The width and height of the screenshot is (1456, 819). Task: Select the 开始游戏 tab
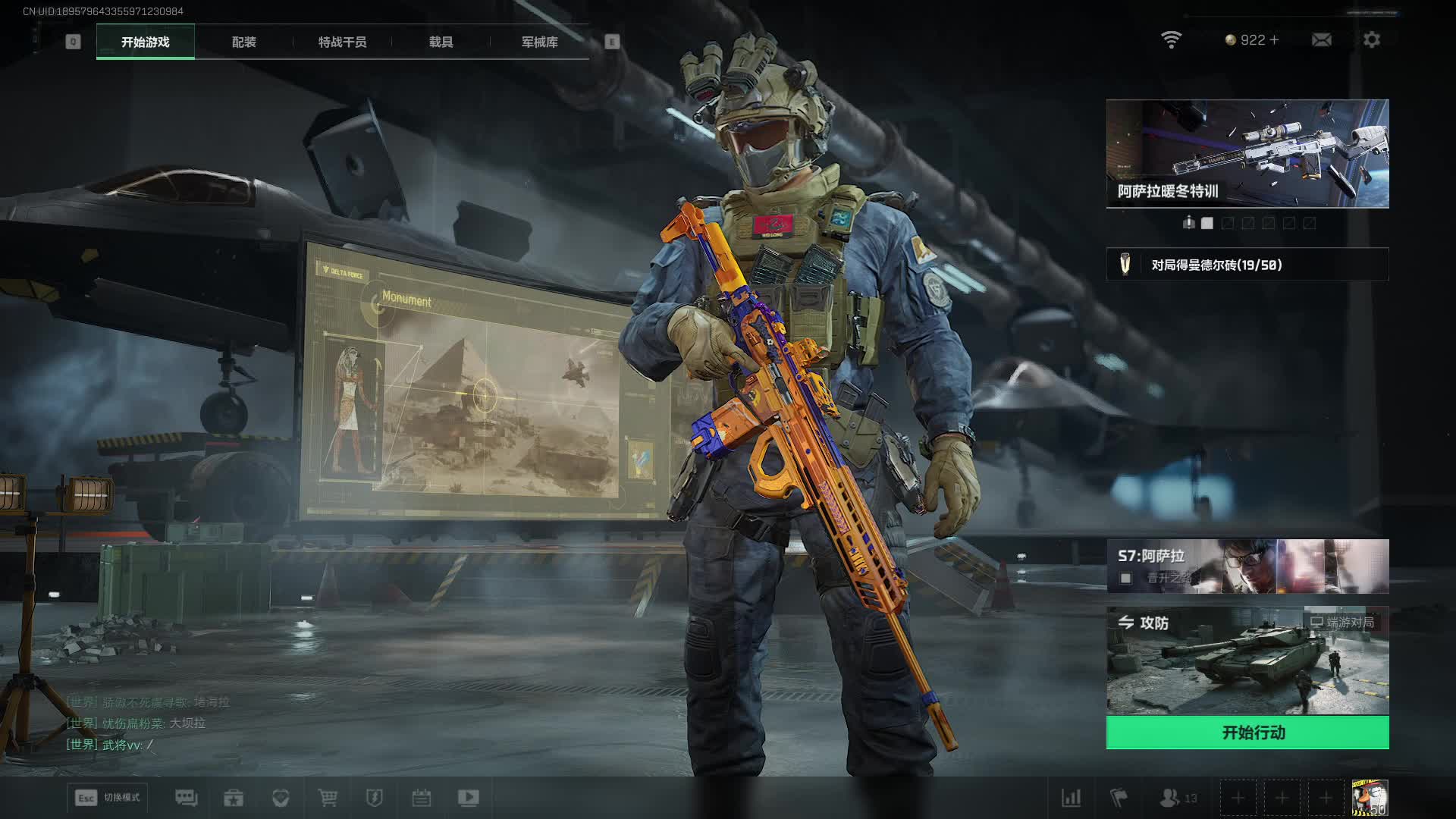146,42
